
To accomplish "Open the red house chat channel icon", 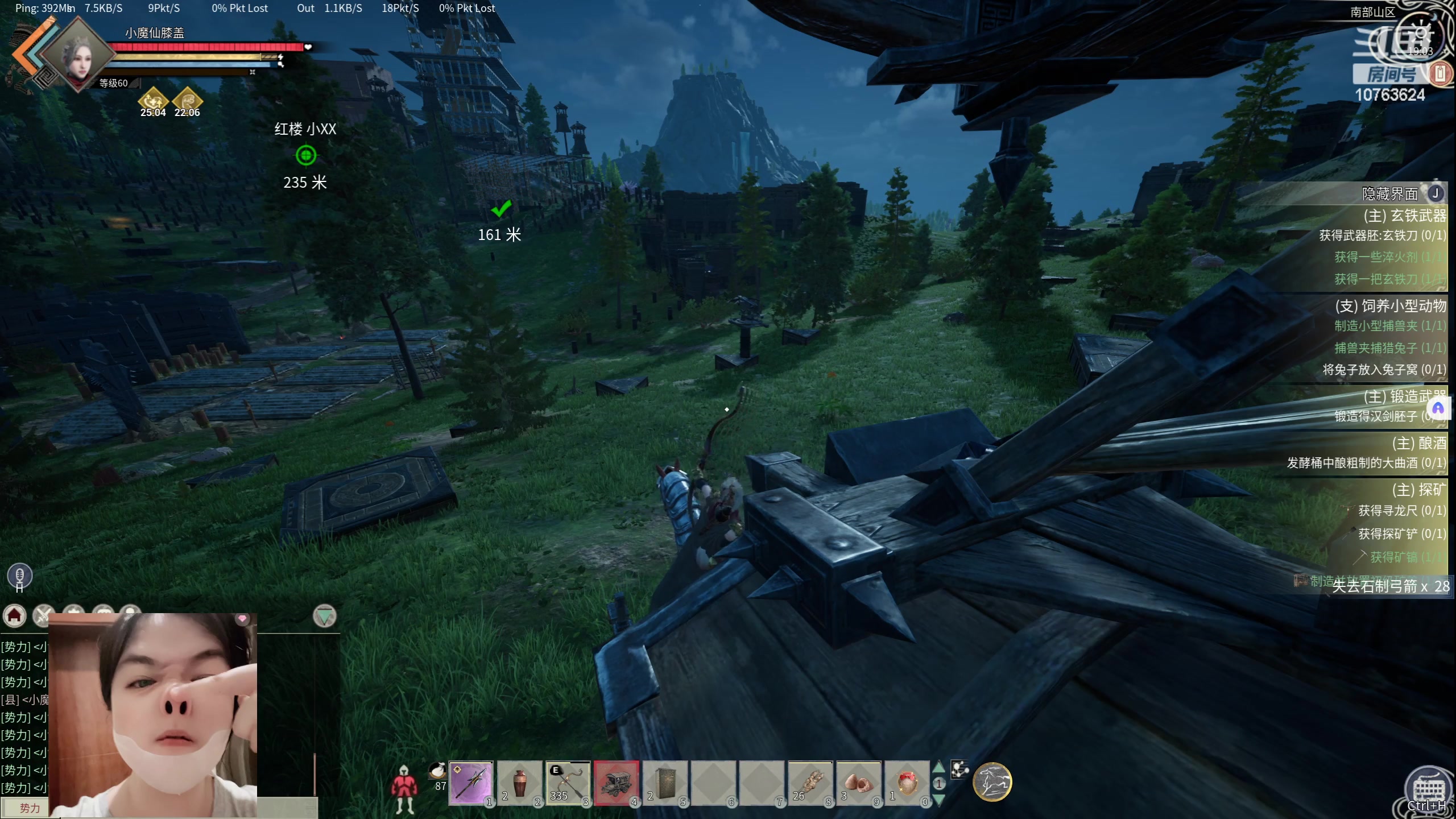I will coord(15,615).
